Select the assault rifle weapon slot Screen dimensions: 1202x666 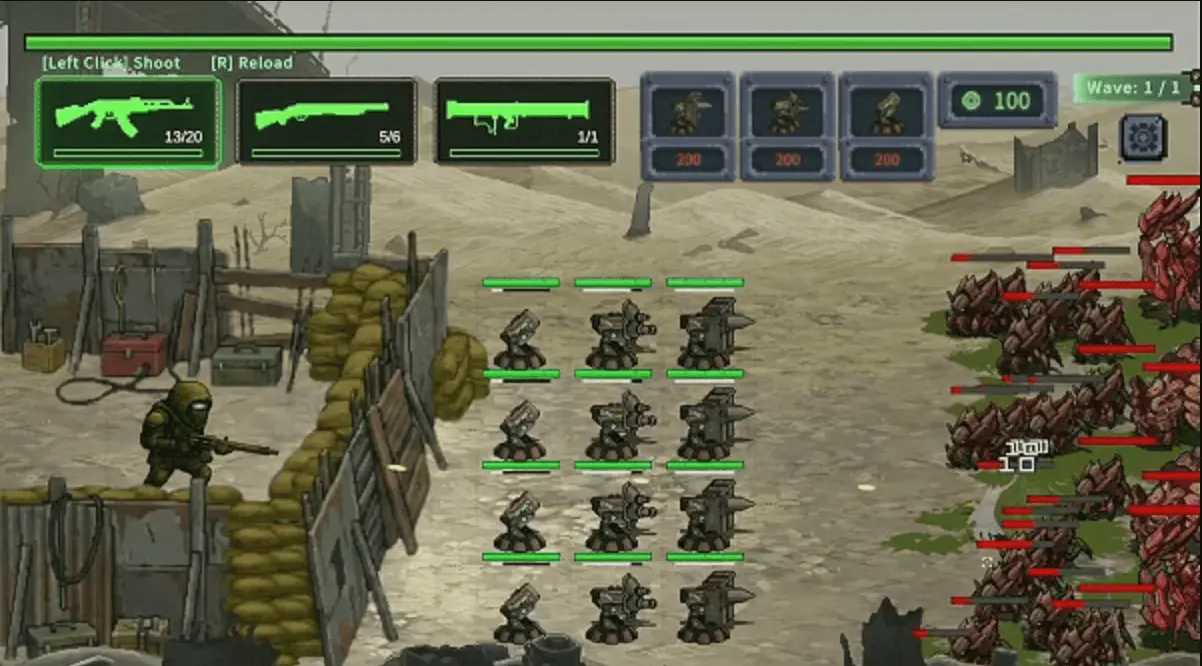pos(128,121)
